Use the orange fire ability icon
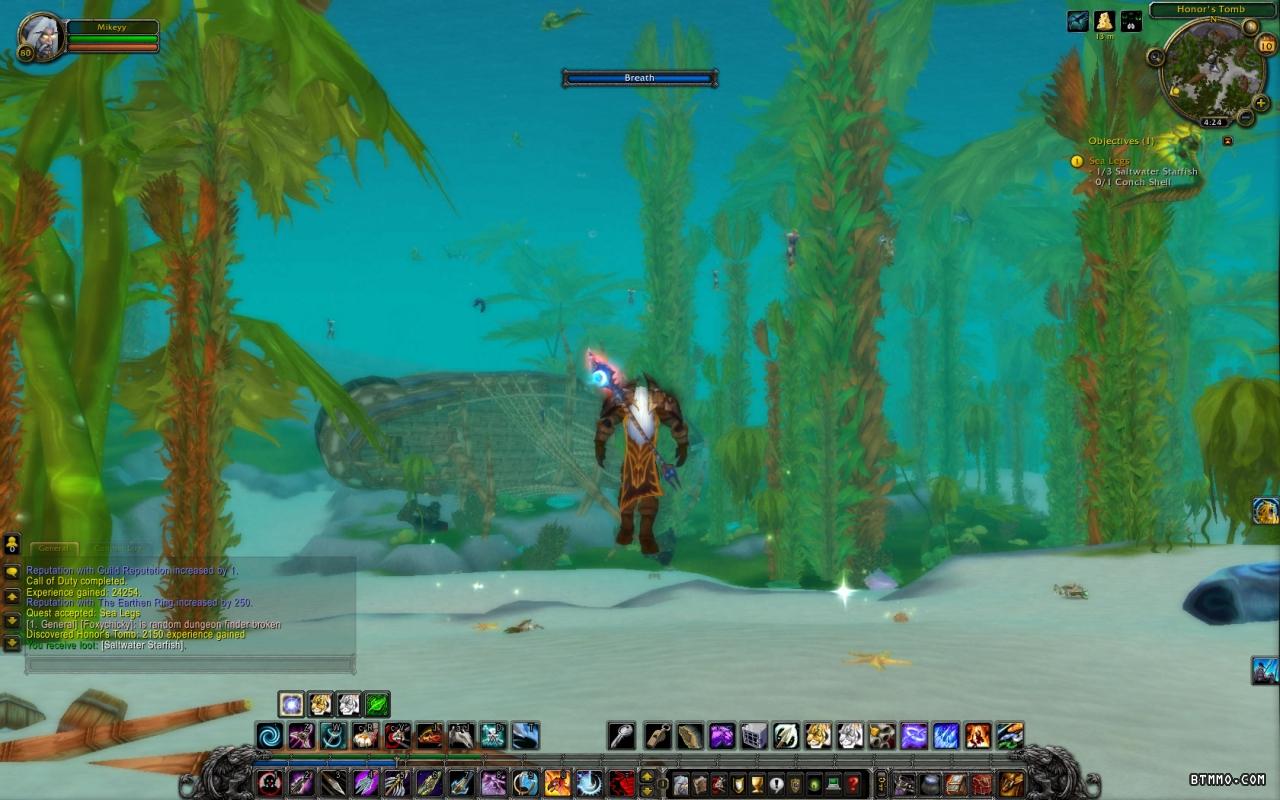This screenshot has height=800, width=1280. tap(978, 736)
